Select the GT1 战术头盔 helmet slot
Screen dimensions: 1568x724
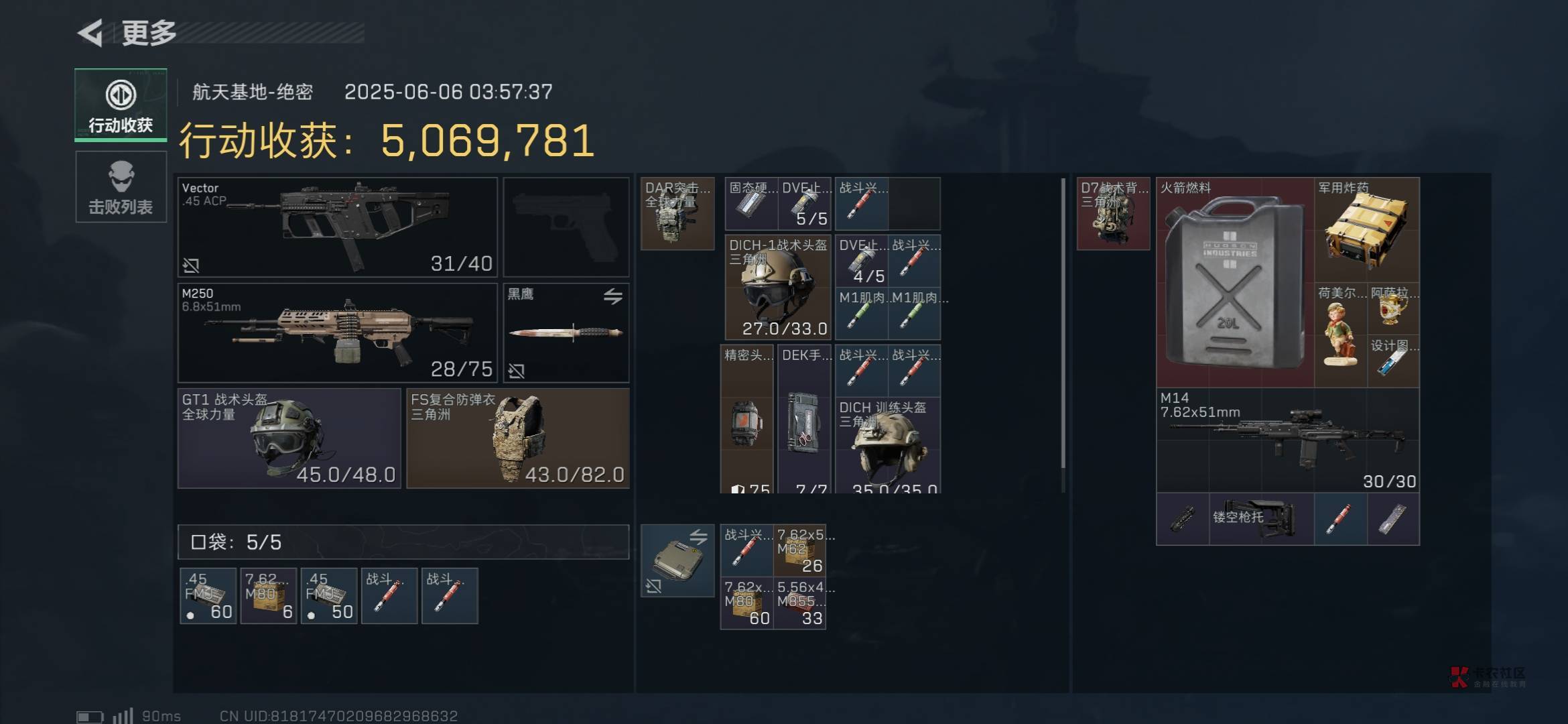(x=289, y=438)
